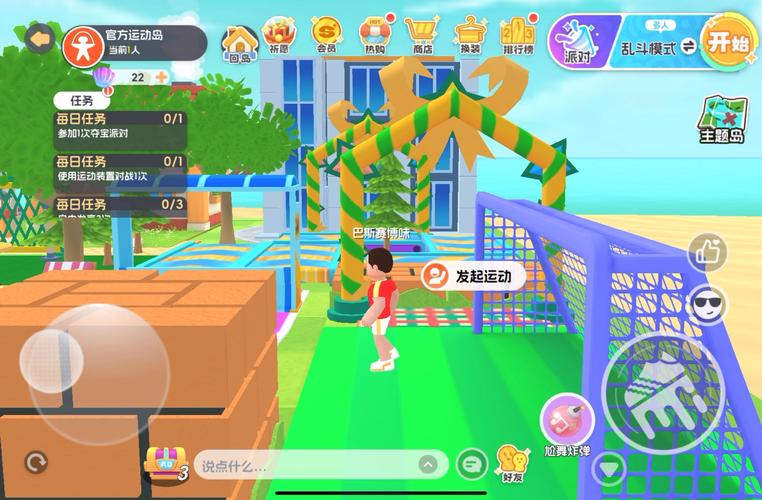Add balloons with the plus button
This screenshot has width=762, height=500.
[160, 77]
